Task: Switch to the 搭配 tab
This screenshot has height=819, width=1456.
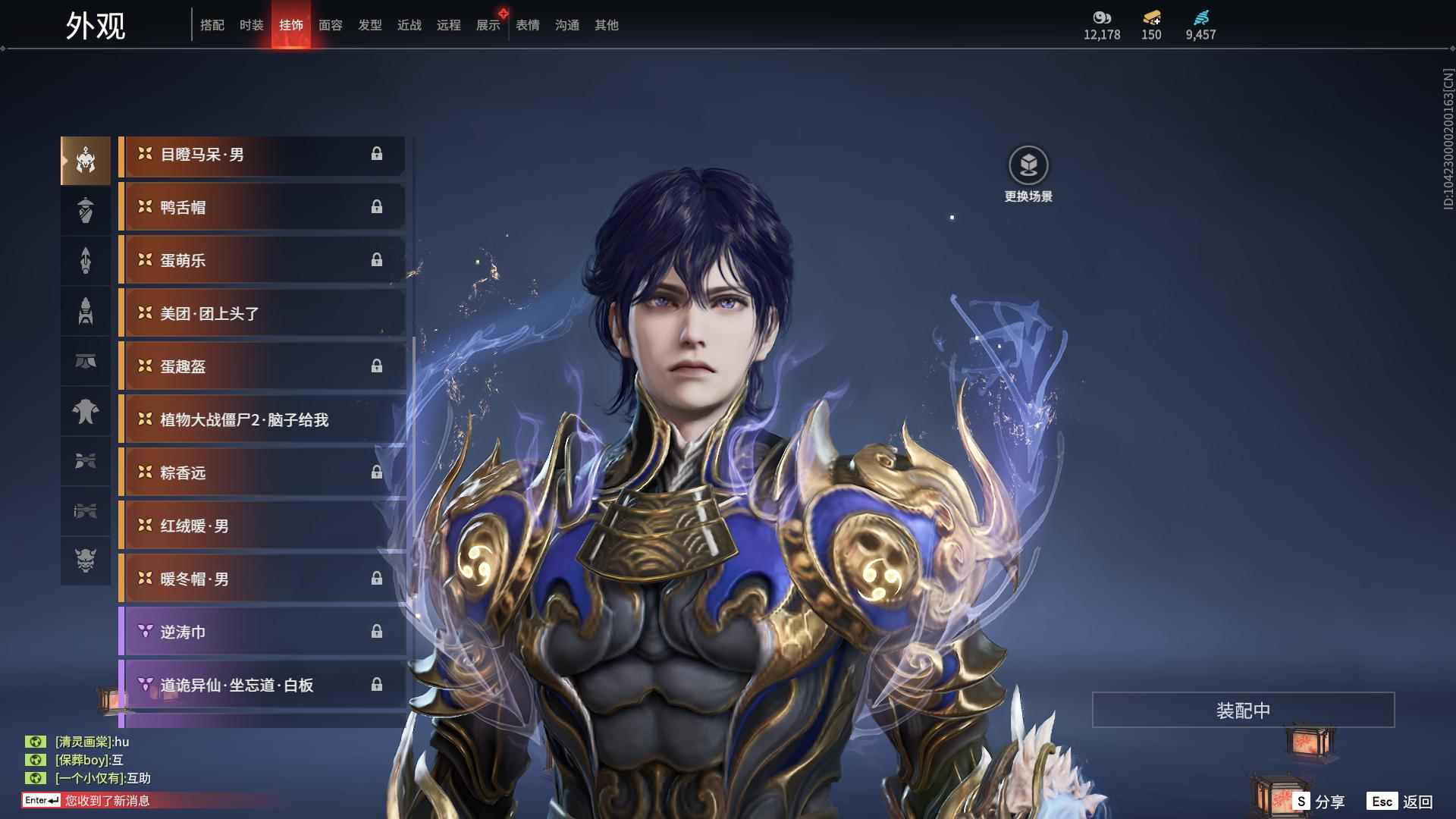Action: coord(212,25)
